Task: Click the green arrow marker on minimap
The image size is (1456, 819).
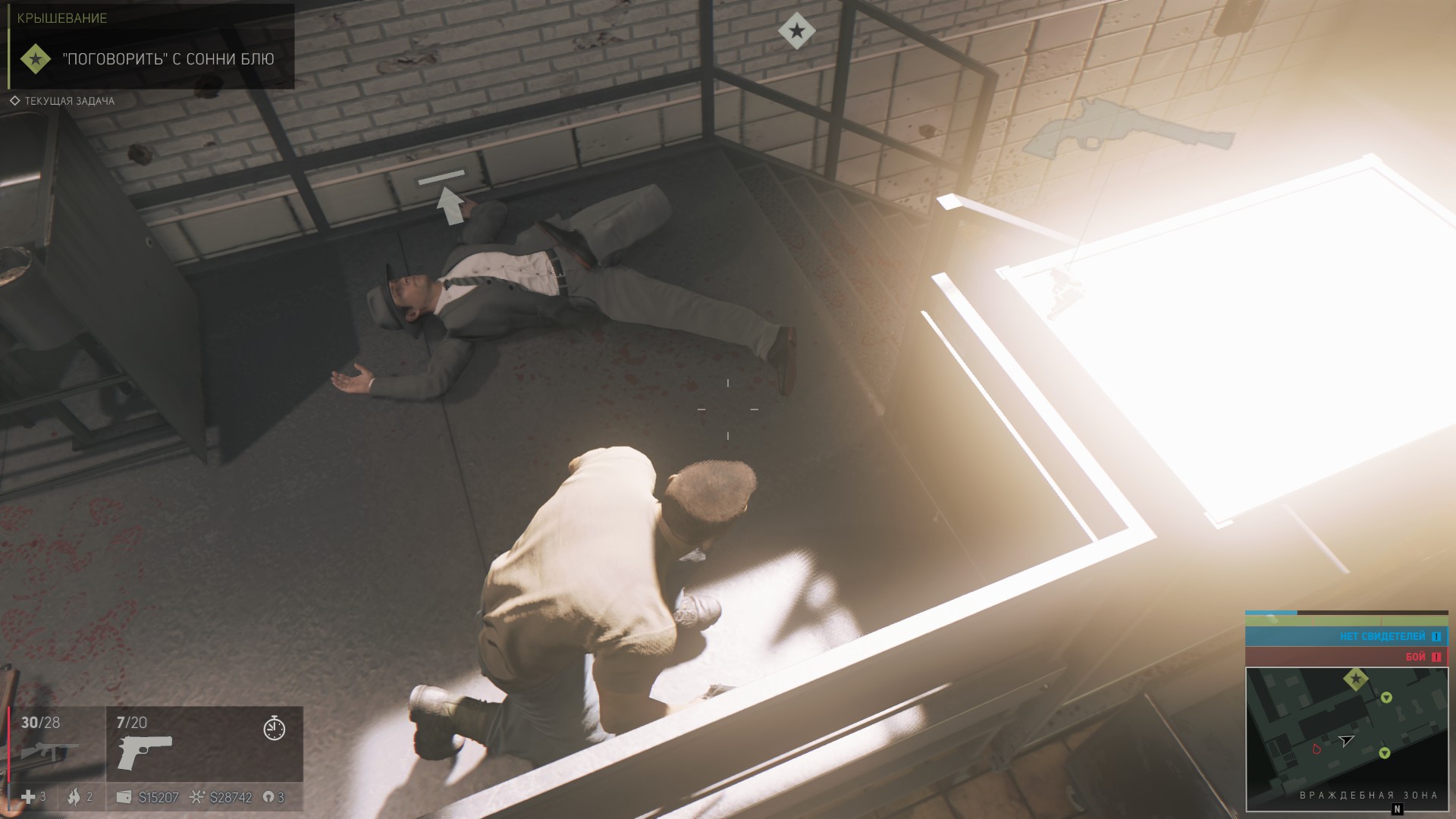Action: point(1386,697)
